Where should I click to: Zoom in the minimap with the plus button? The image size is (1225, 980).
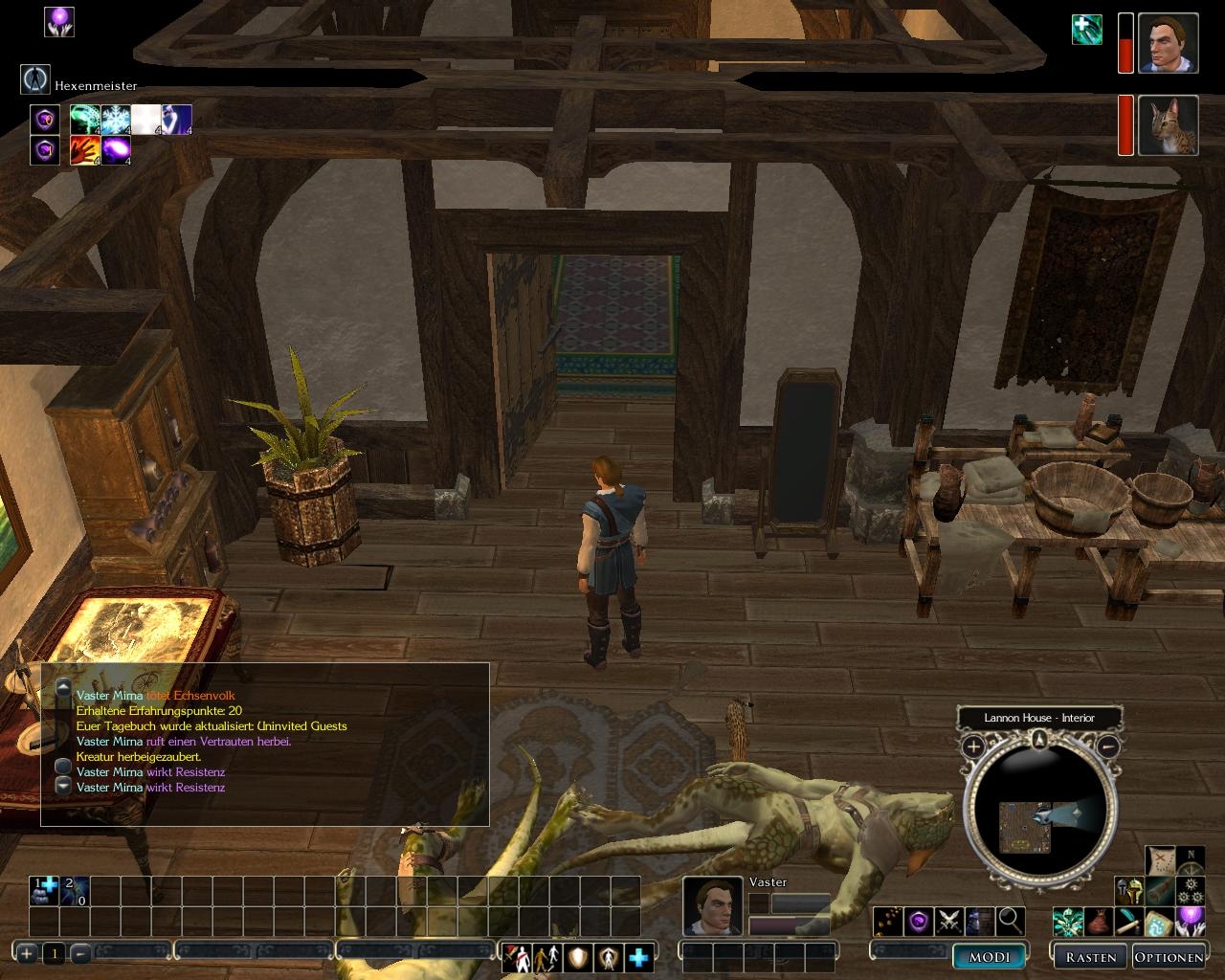tap(973, 746)
